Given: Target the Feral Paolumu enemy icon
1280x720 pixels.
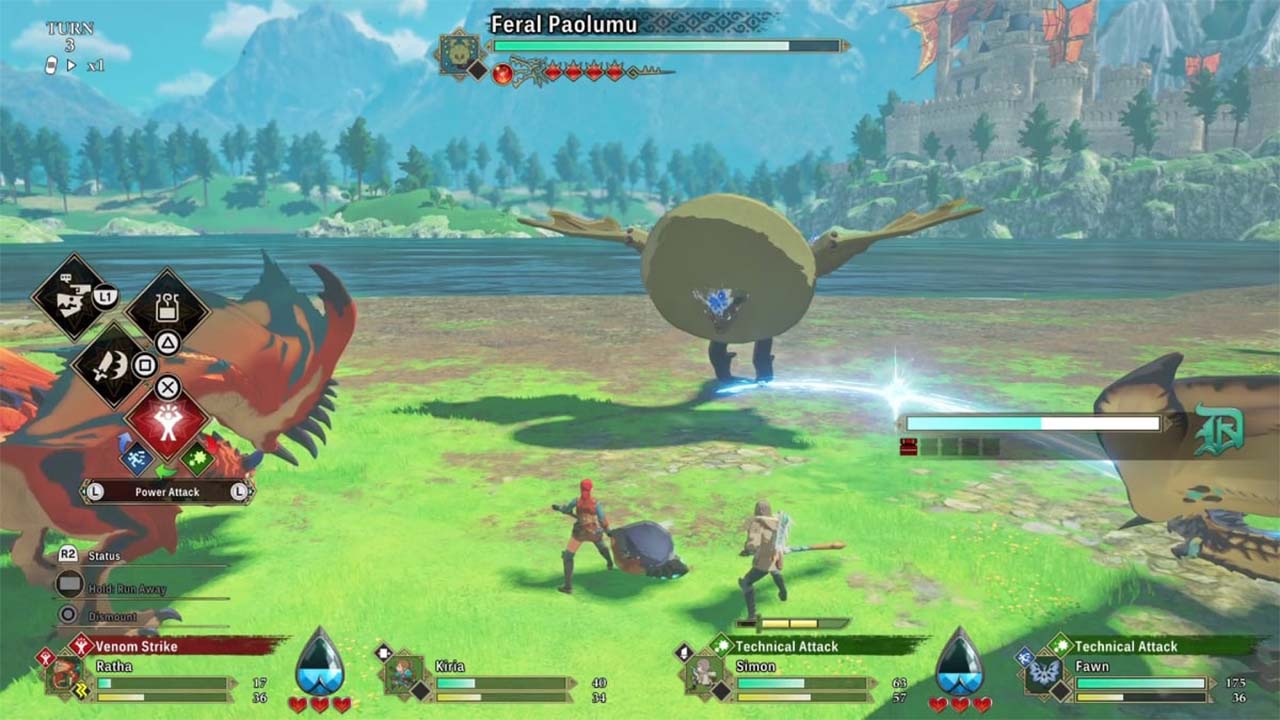Looking at the screenshot, I should (462, 52).
